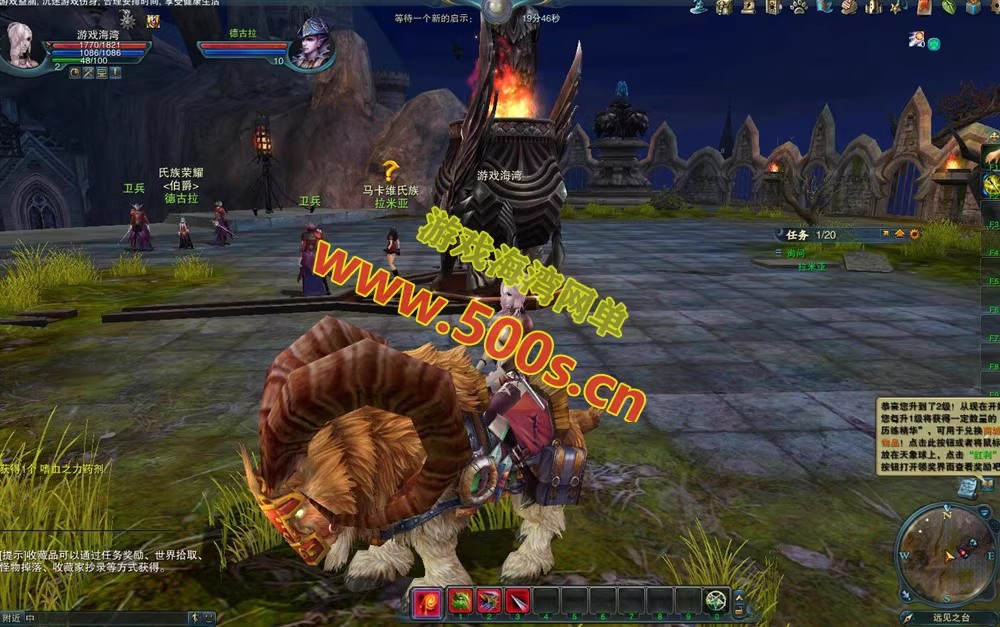Open the gift box menu icon
Image resolution: width=1000 pixels, height=627 pixels.
[973, 7]
